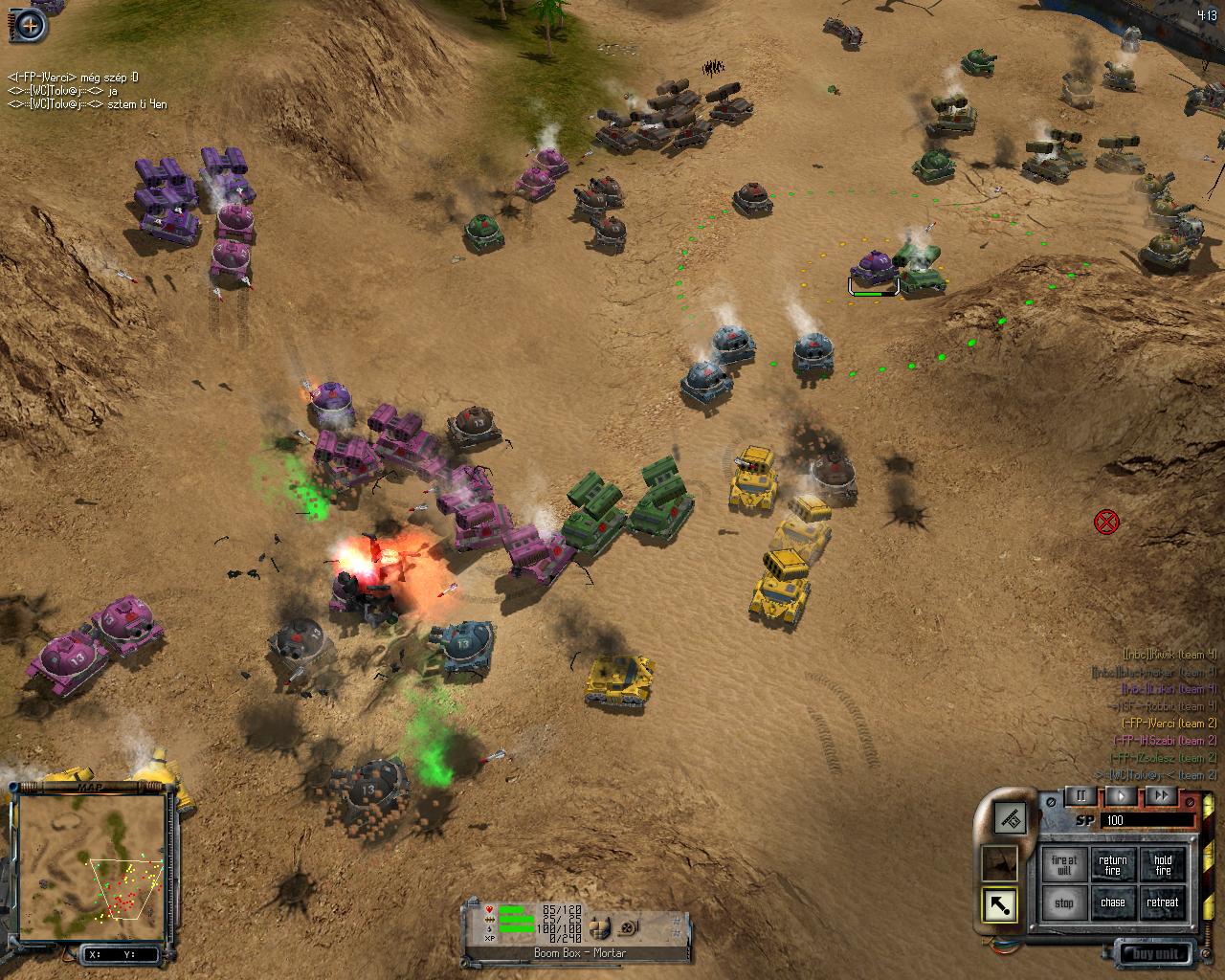
Task: Open the compass icon at top-left corner
Action: click(30, 26)
